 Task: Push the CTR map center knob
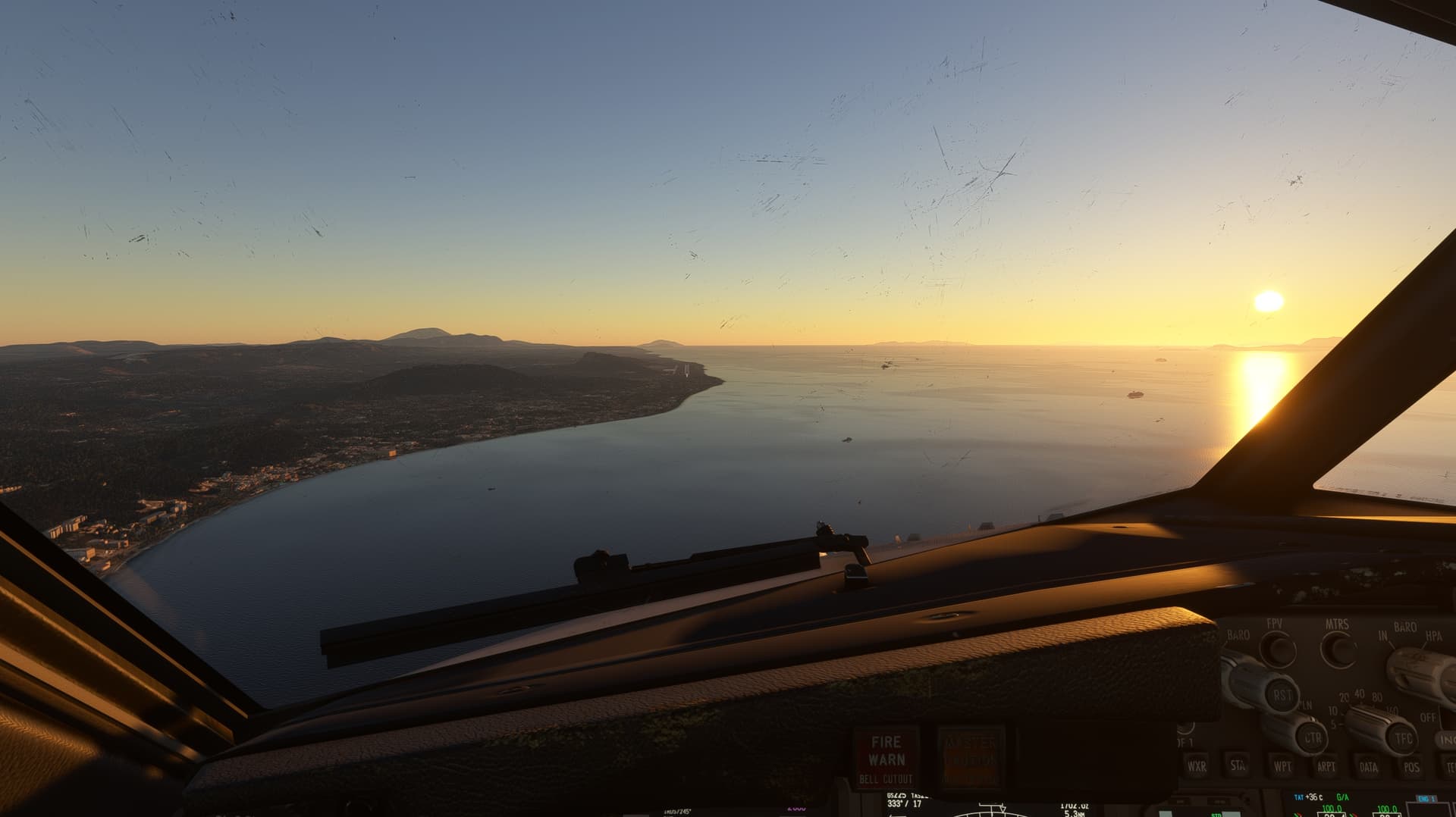[1312, 737]
